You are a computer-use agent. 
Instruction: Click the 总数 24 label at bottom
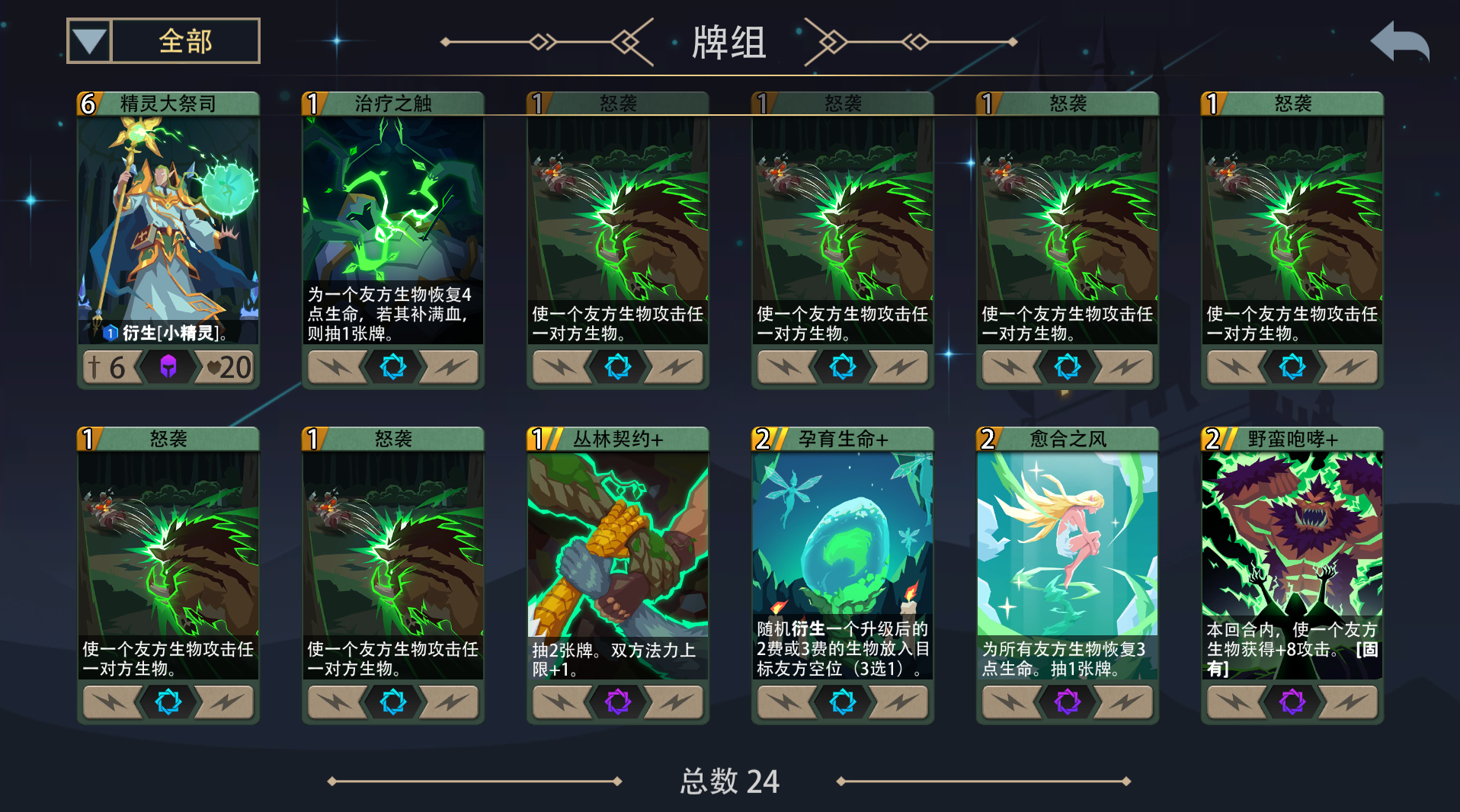(728, 782)
